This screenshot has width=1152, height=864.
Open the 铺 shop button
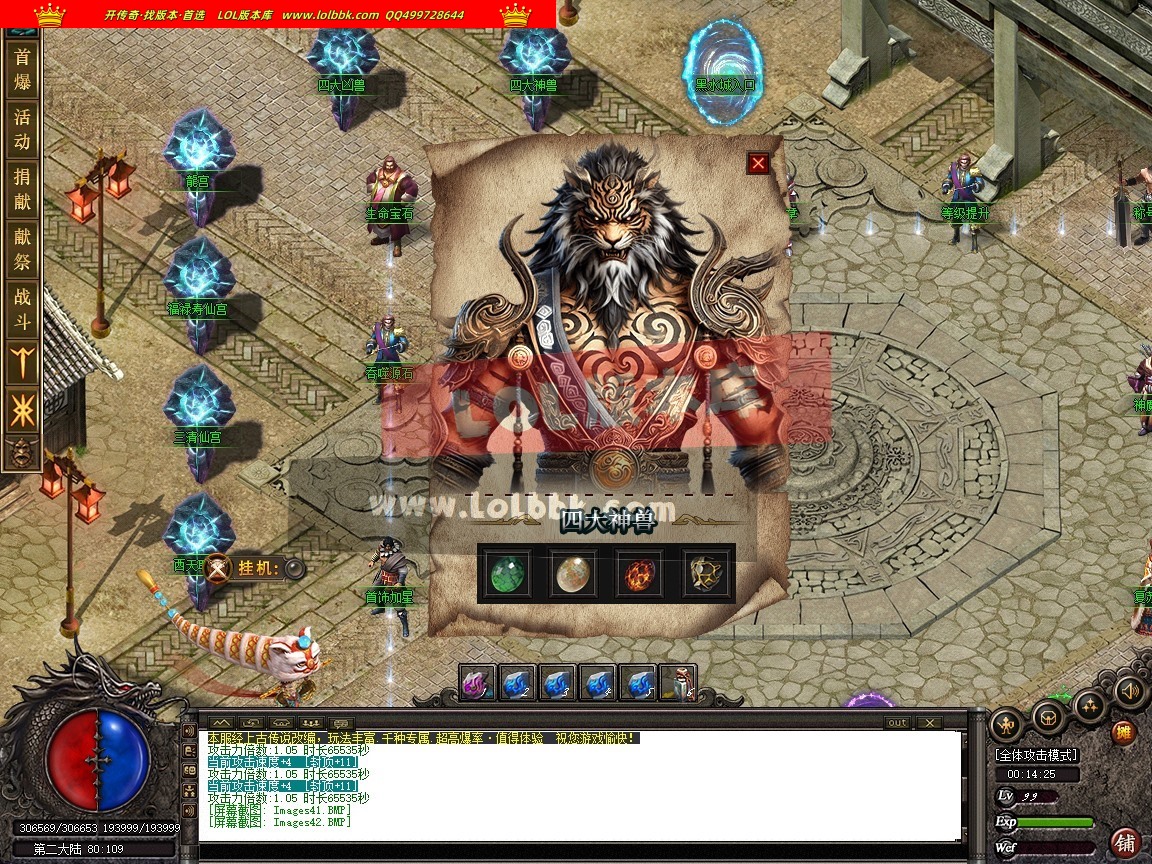pyautogui.click(x=1126, y=842)
